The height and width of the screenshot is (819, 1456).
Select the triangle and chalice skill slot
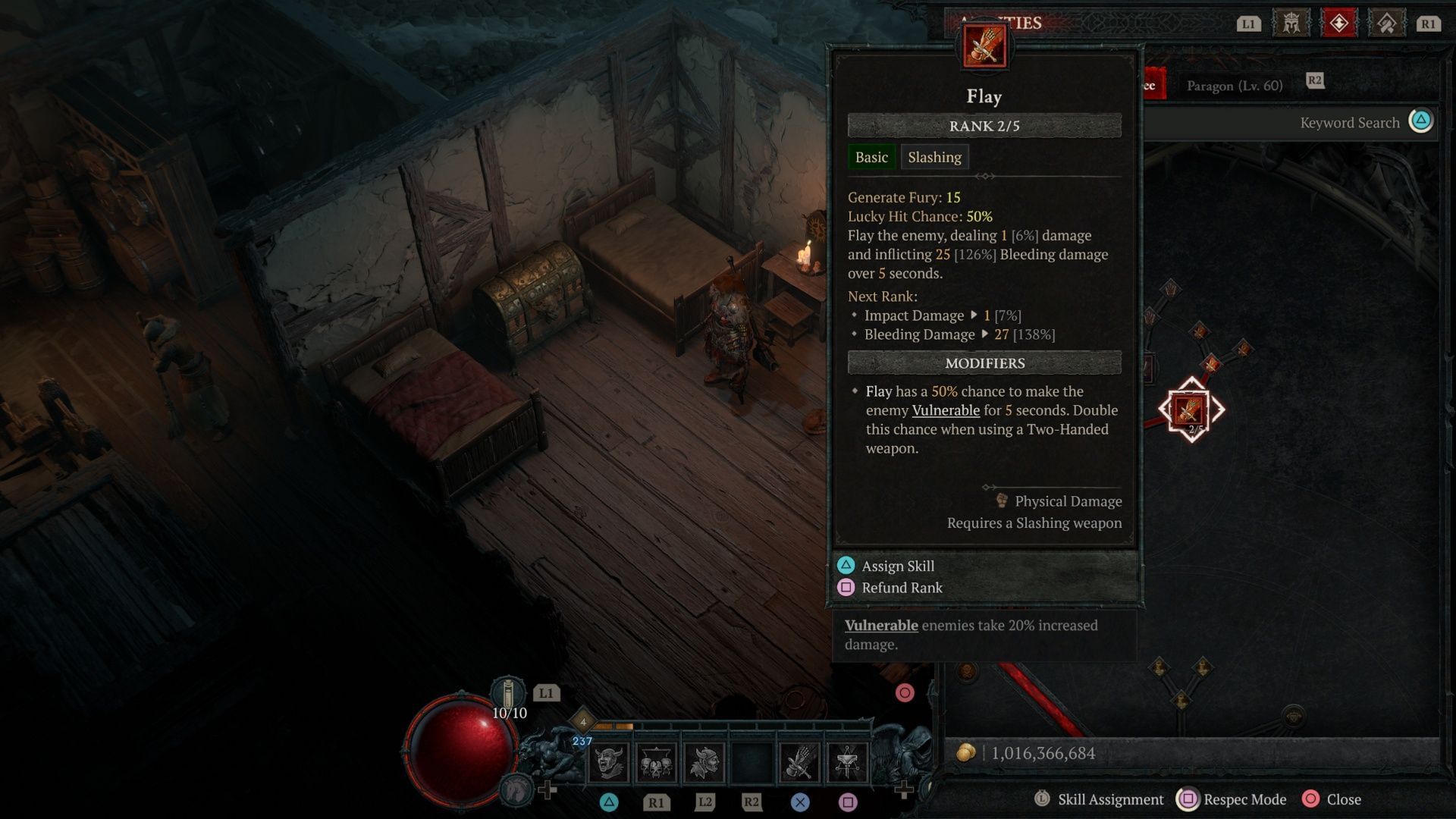click(x=847, y=761)
